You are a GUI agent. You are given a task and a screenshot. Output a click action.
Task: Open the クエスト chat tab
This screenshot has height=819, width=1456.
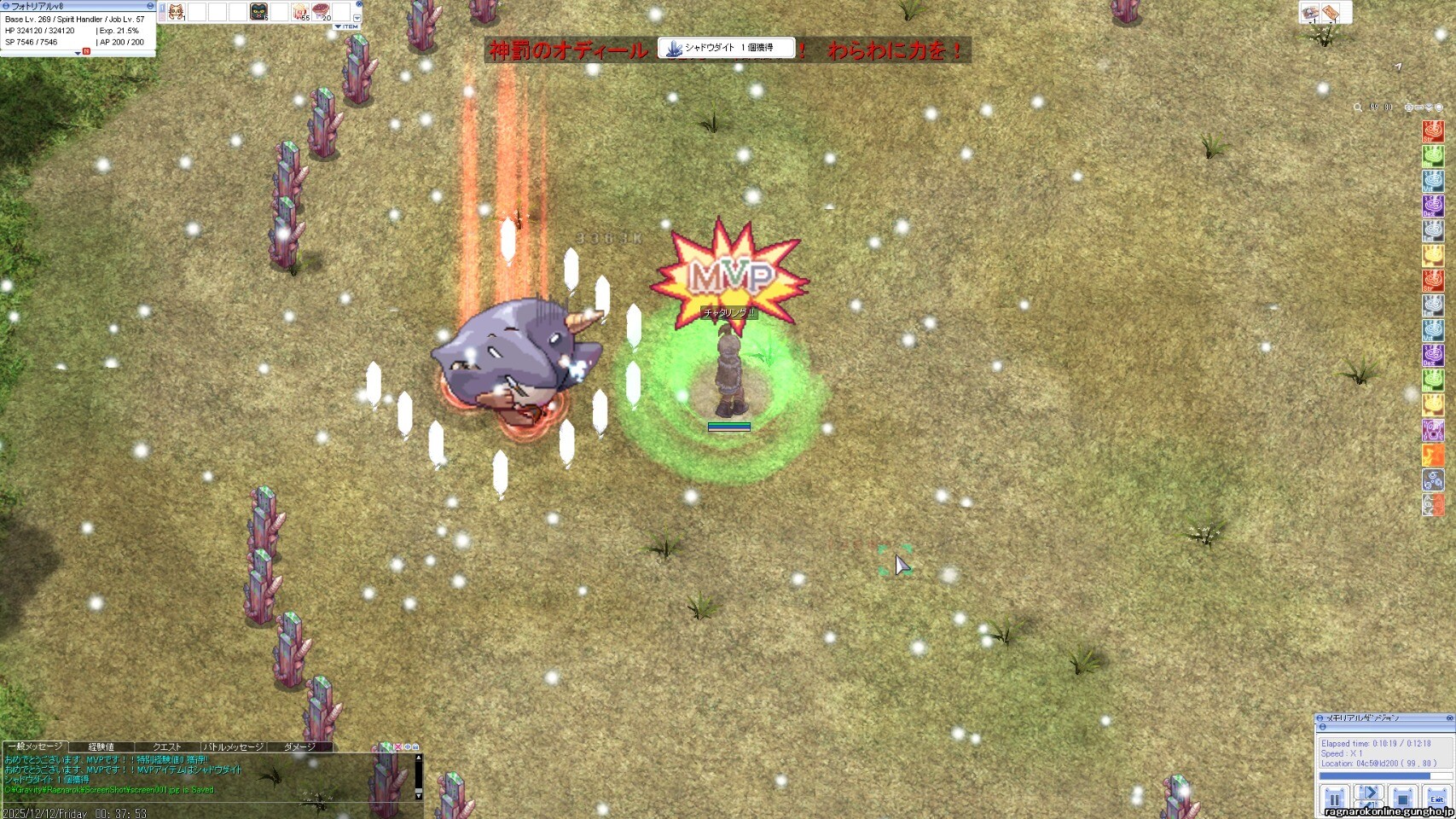click(x=166, y=746)
